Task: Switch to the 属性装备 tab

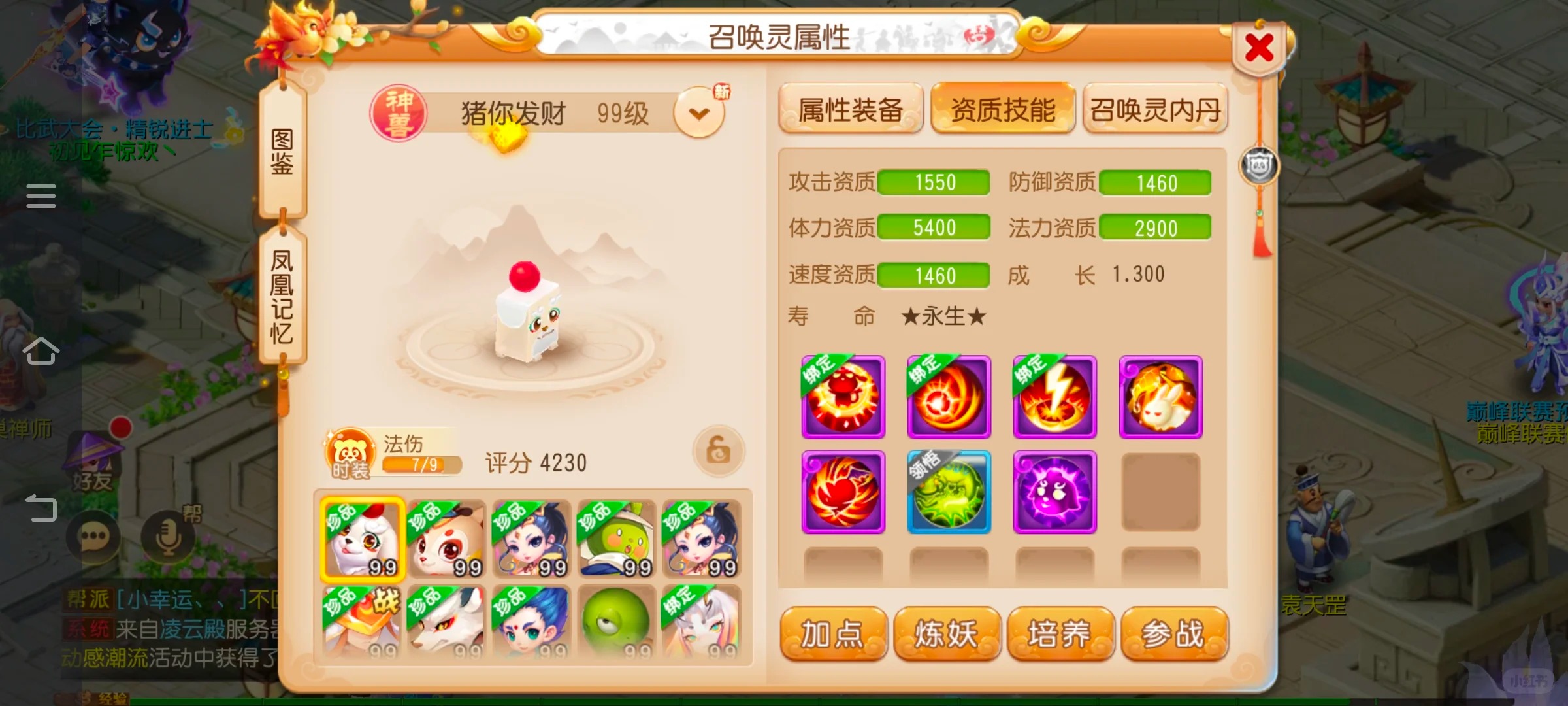Action: coord(851,109)
